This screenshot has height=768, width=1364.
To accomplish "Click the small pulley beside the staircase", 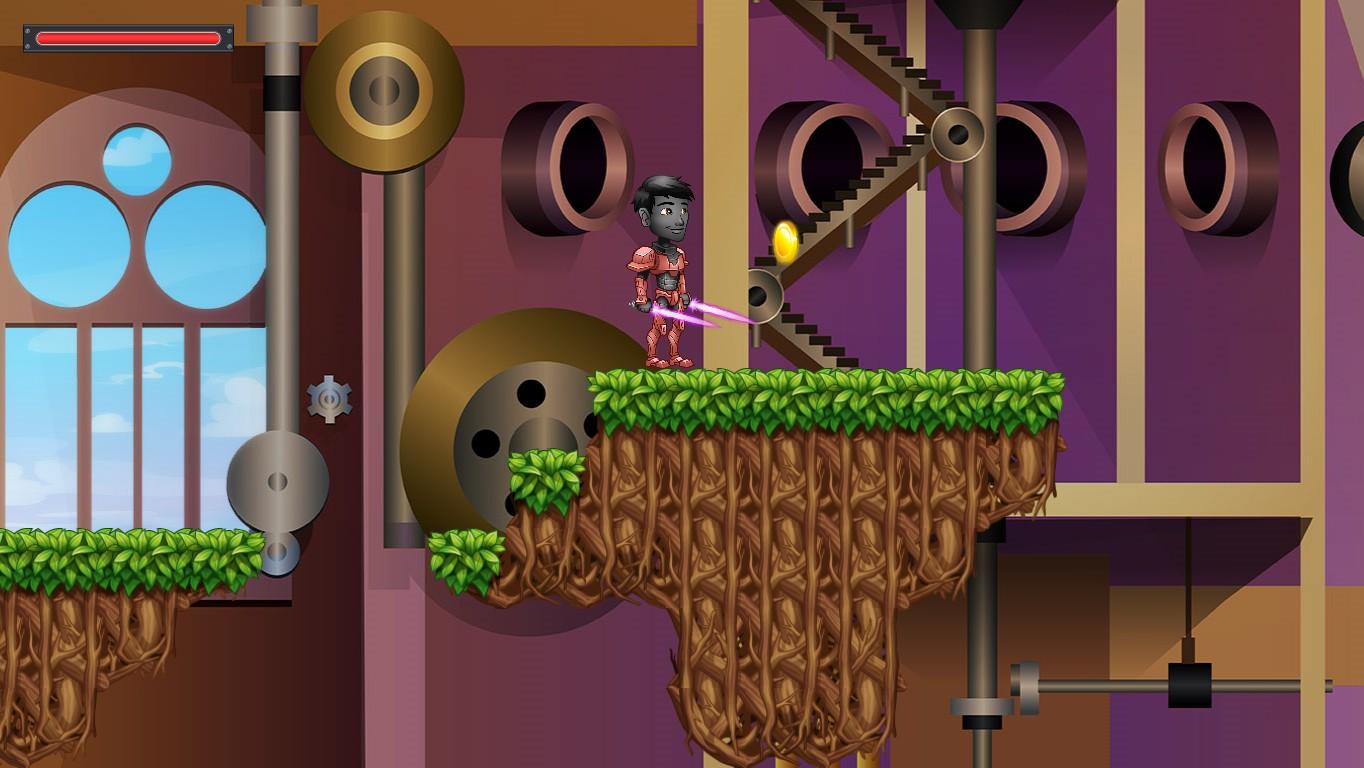I will point(763,297).
